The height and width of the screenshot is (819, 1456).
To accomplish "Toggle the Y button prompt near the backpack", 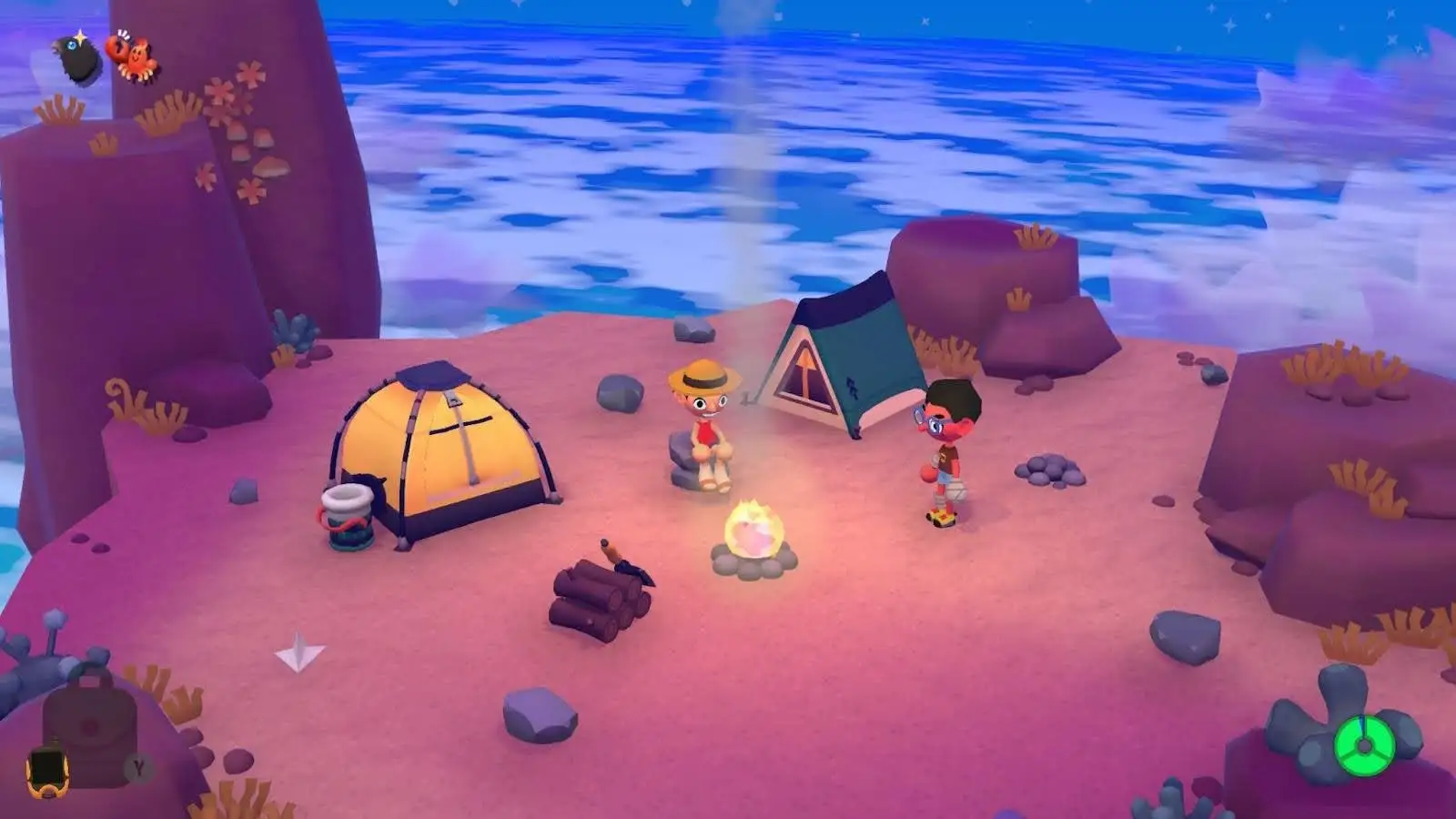I will point(135,768).
